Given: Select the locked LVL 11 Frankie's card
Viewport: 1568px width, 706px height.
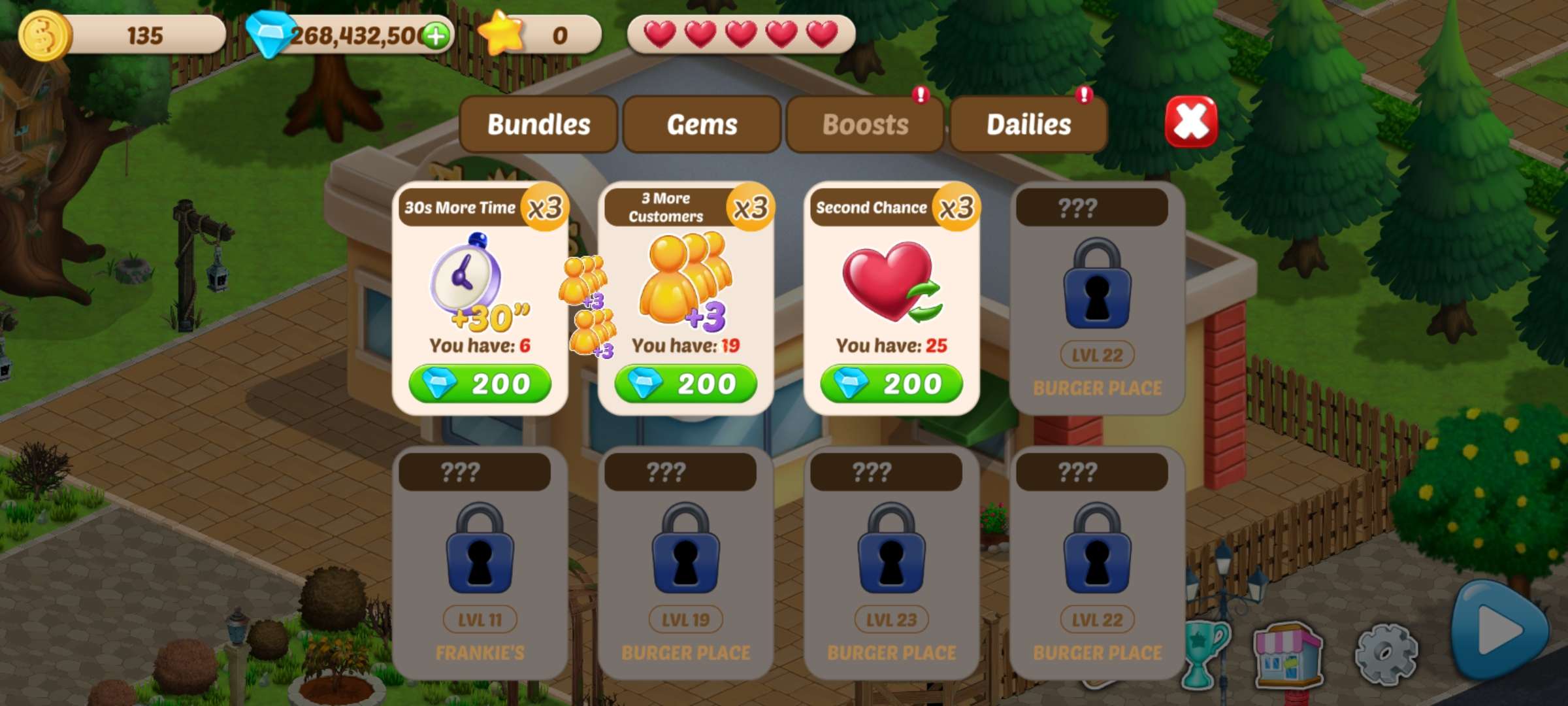Looking at the screenshot, I should pyautogui.click(x=480, y=562).
